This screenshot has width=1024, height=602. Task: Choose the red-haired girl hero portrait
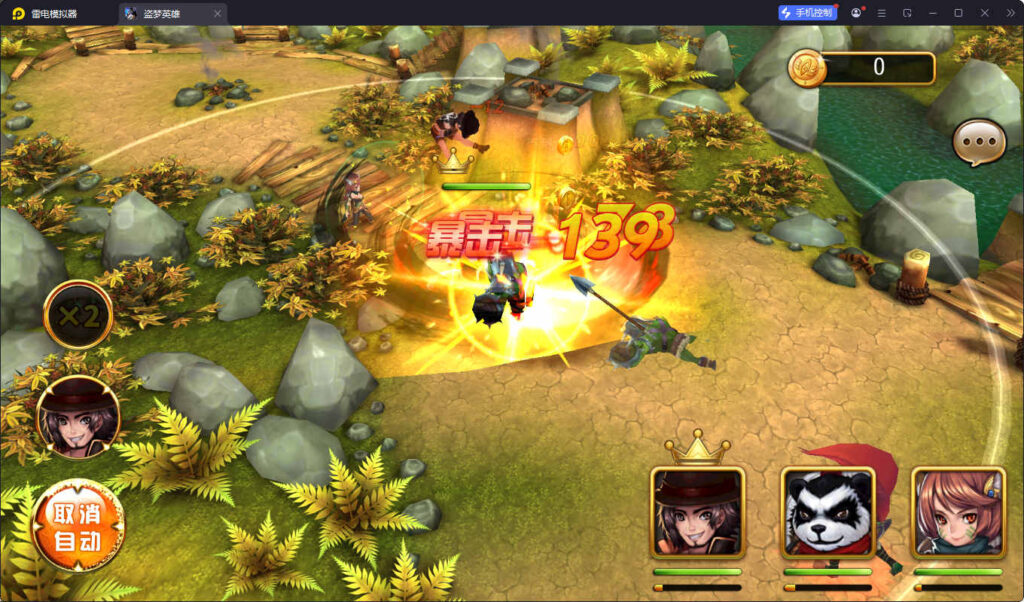(957, 512)
